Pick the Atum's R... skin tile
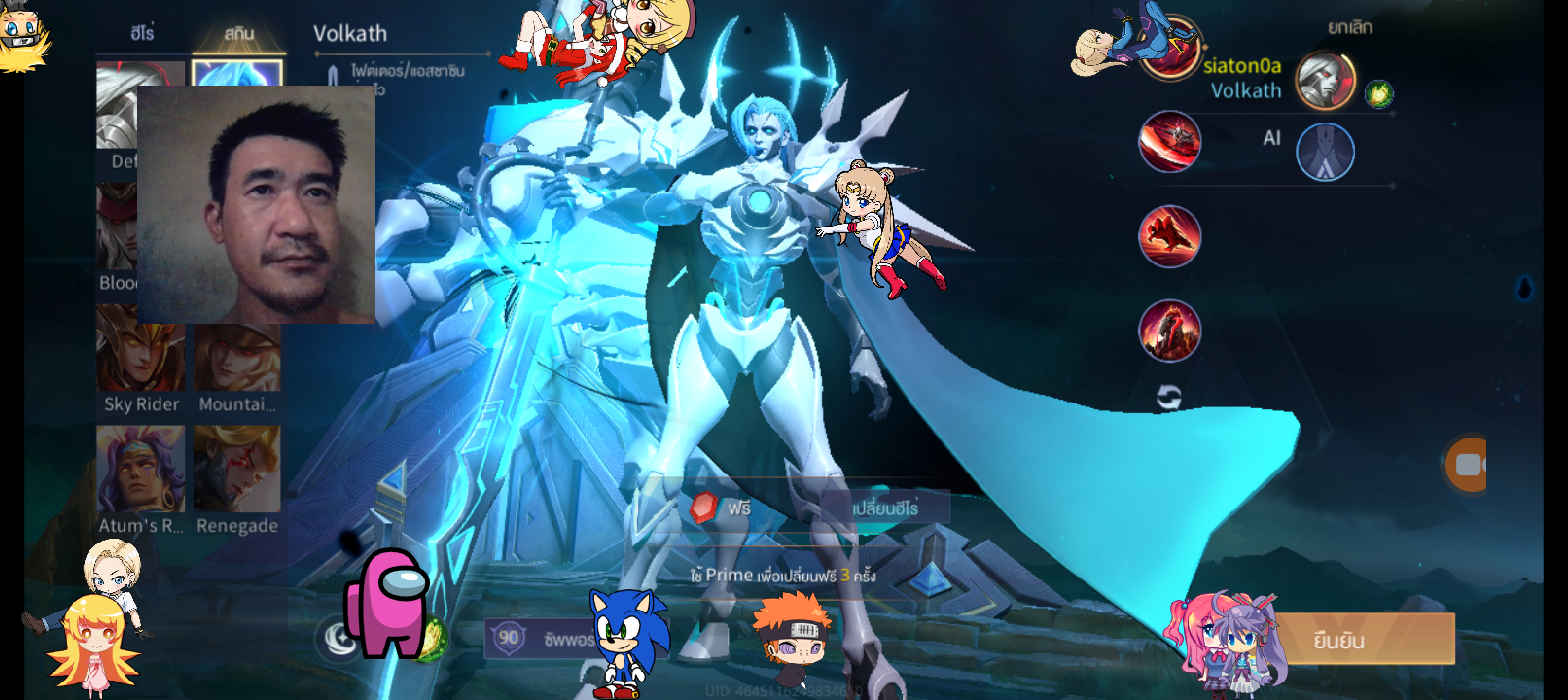Screen dimensions: 1568x700 (x=141, y=469)
